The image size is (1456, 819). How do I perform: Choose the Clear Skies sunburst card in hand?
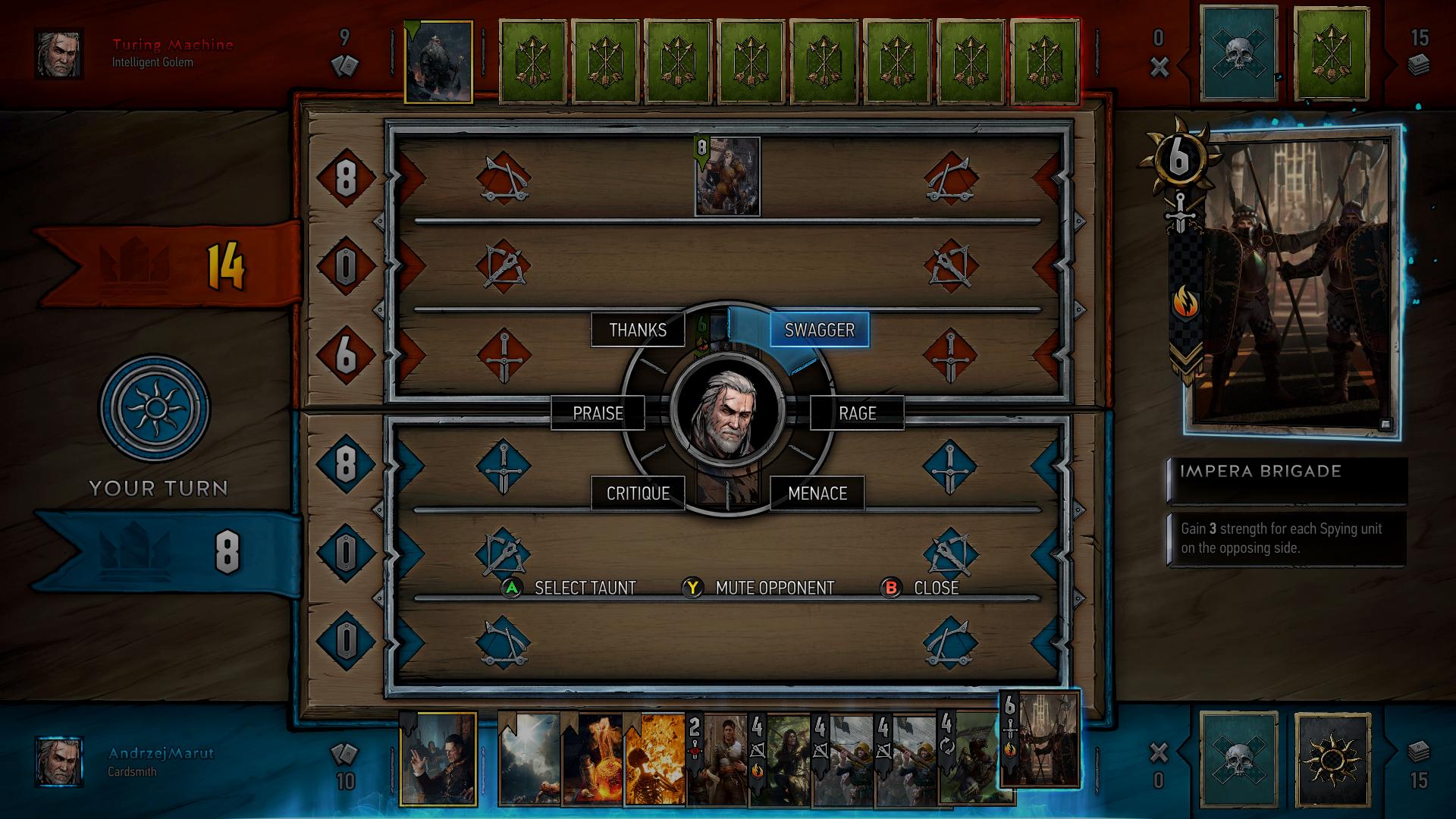click(529, 758)
